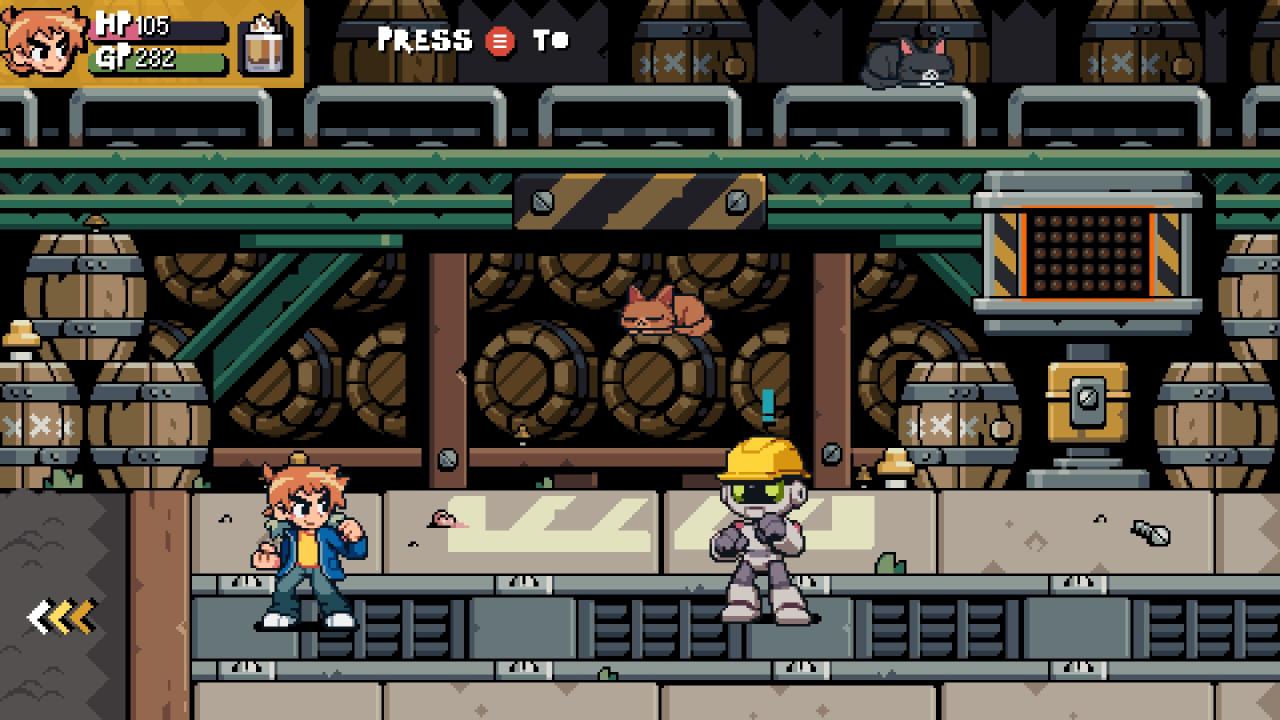Click Scott's character portrait
The height and width of the screenshot is (720, 1280).
45,42
